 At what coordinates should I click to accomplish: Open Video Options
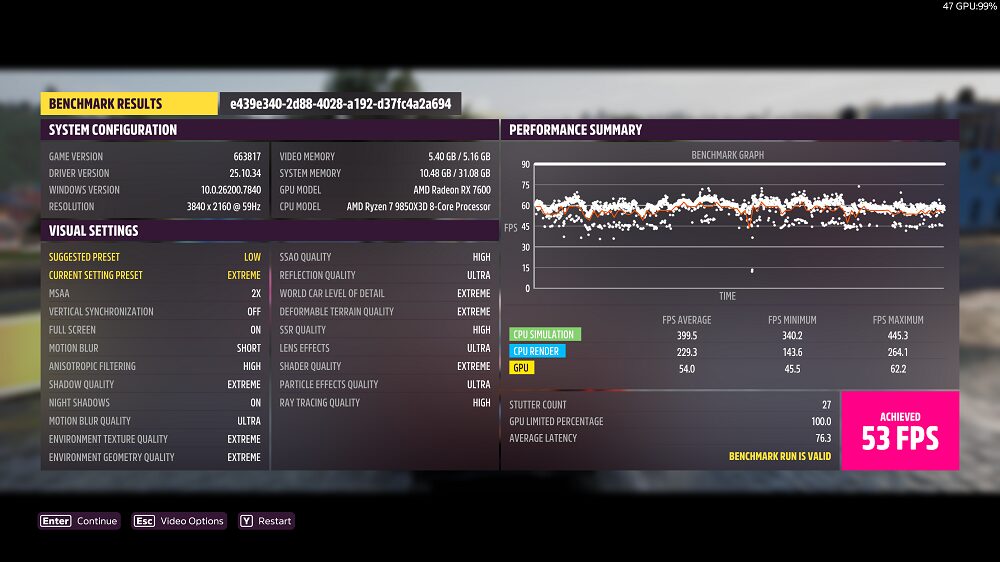coord(180,521)
